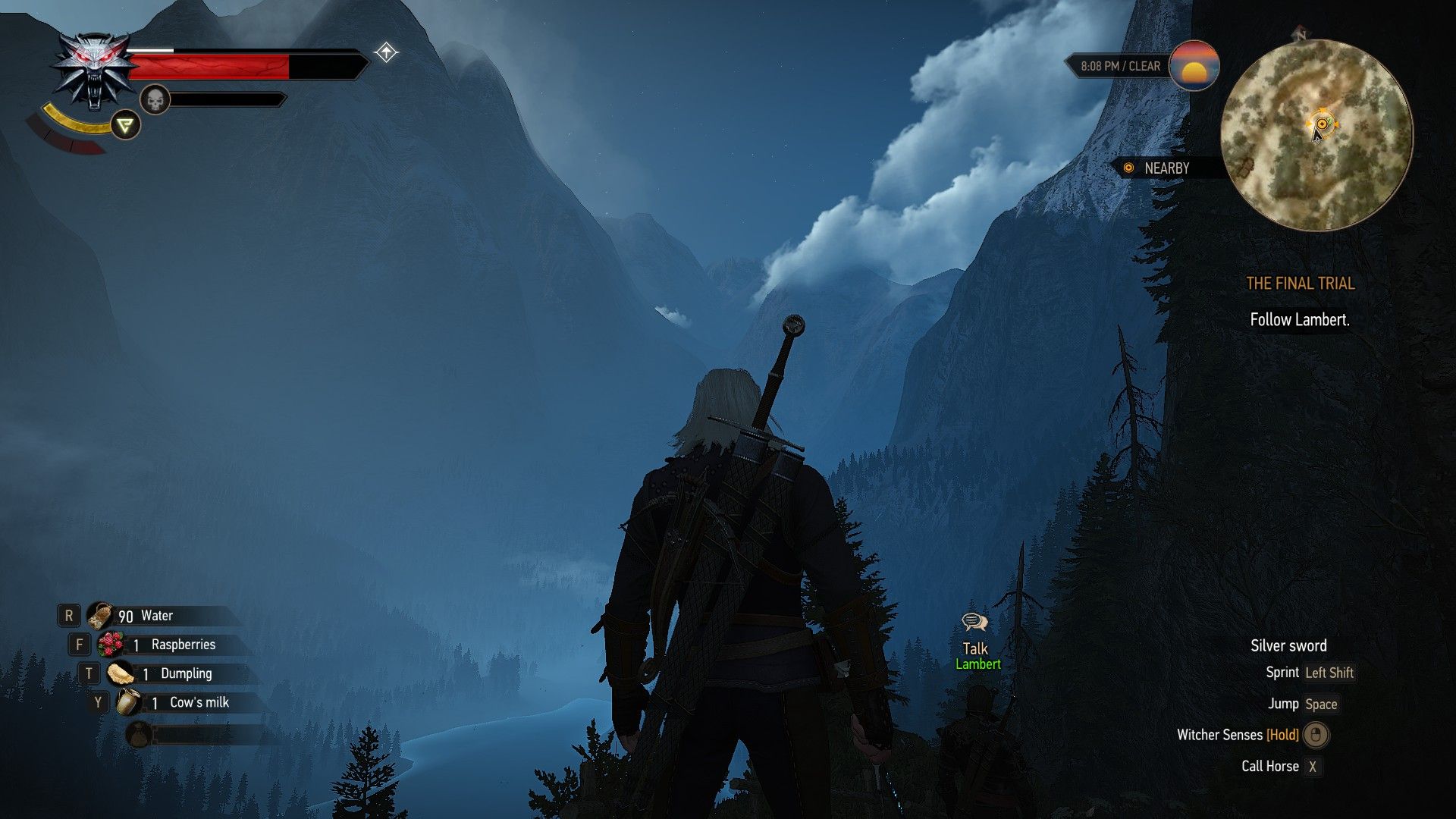
Task: Select the active Witcher sign icon
Action: point(125,125)
